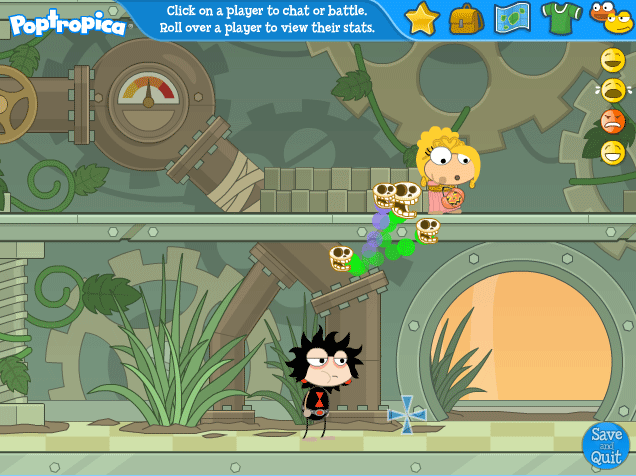This screenshot has width=636, height=476.
Task: Open the green shirt costumizer
Action: pyautogui.click(x=561, y=17)
